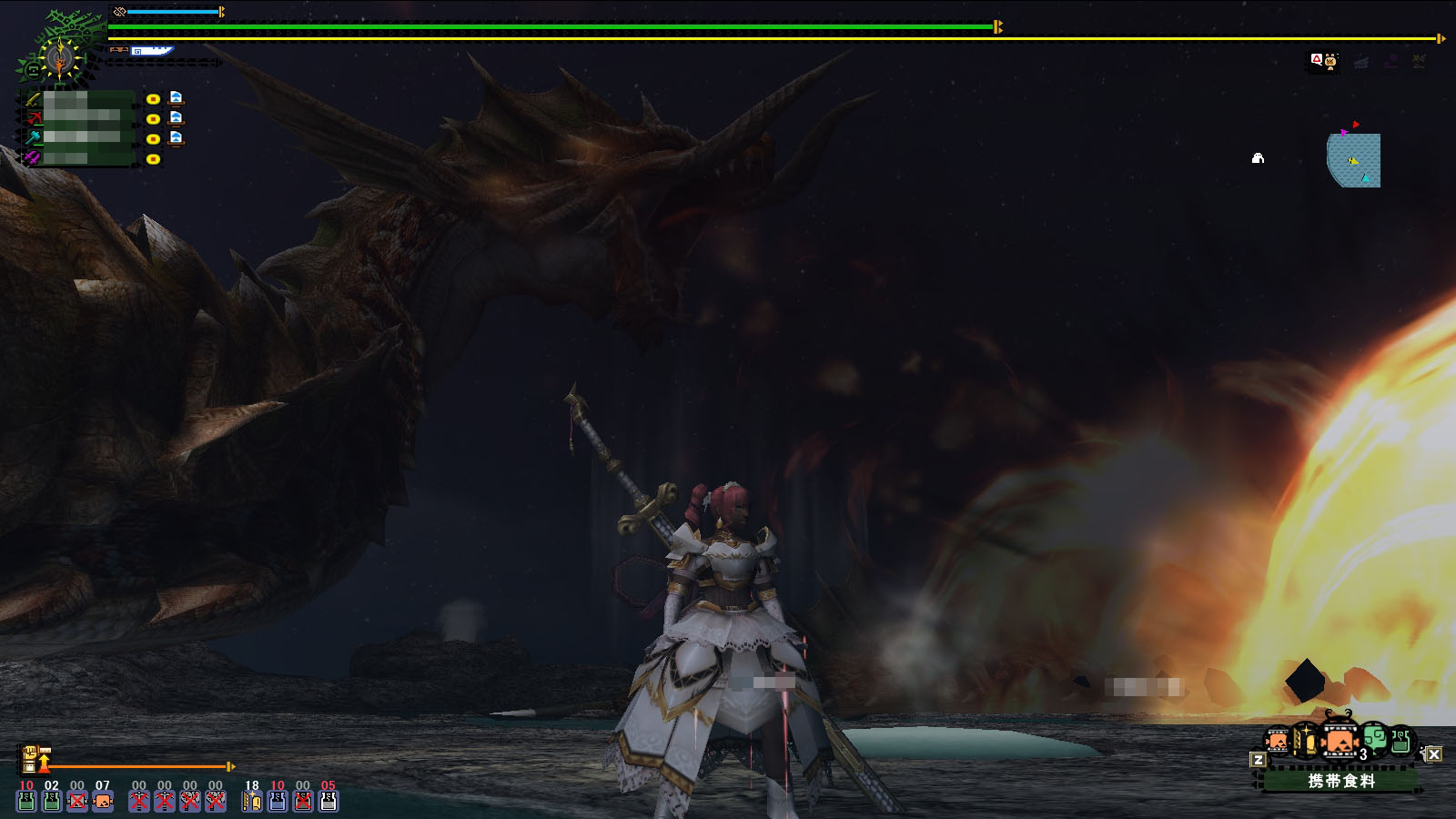1456x819 pixels.
Task: Select the green potion slot showing 02
Action: point(52,801)
